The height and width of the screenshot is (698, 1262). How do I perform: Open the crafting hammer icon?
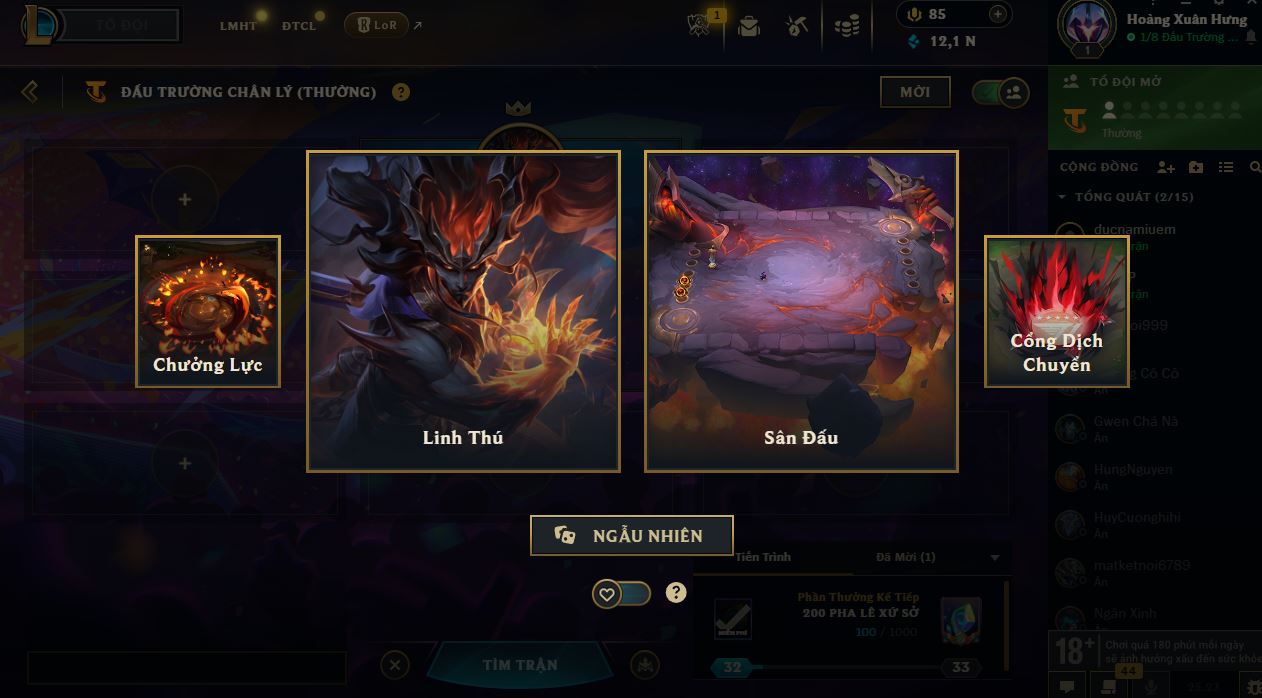point(797,26)
